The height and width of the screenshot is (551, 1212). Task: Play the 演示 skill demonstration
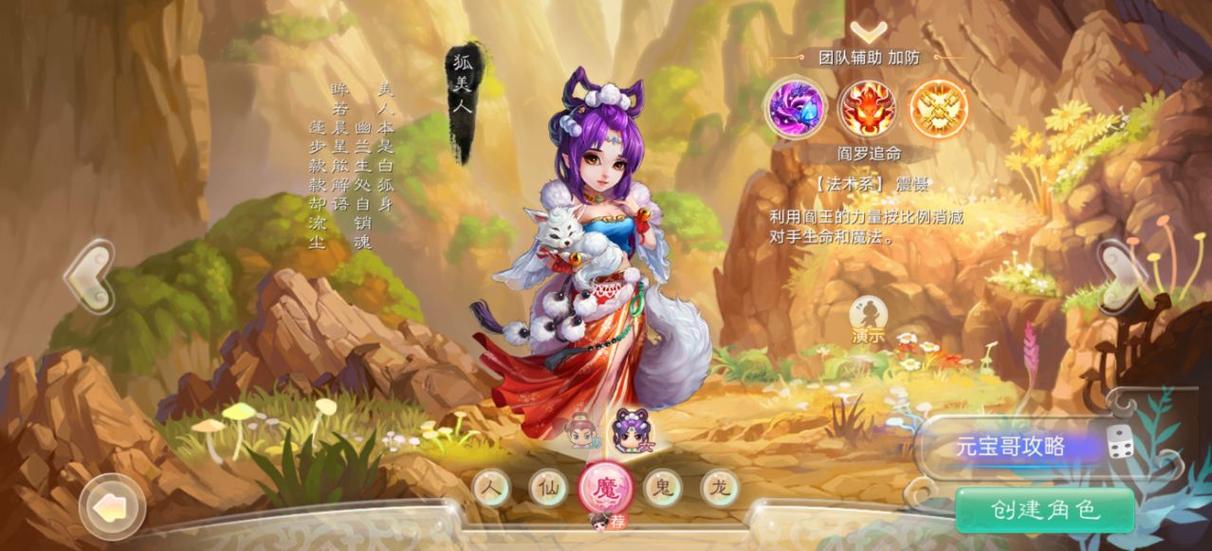(868, 320)
